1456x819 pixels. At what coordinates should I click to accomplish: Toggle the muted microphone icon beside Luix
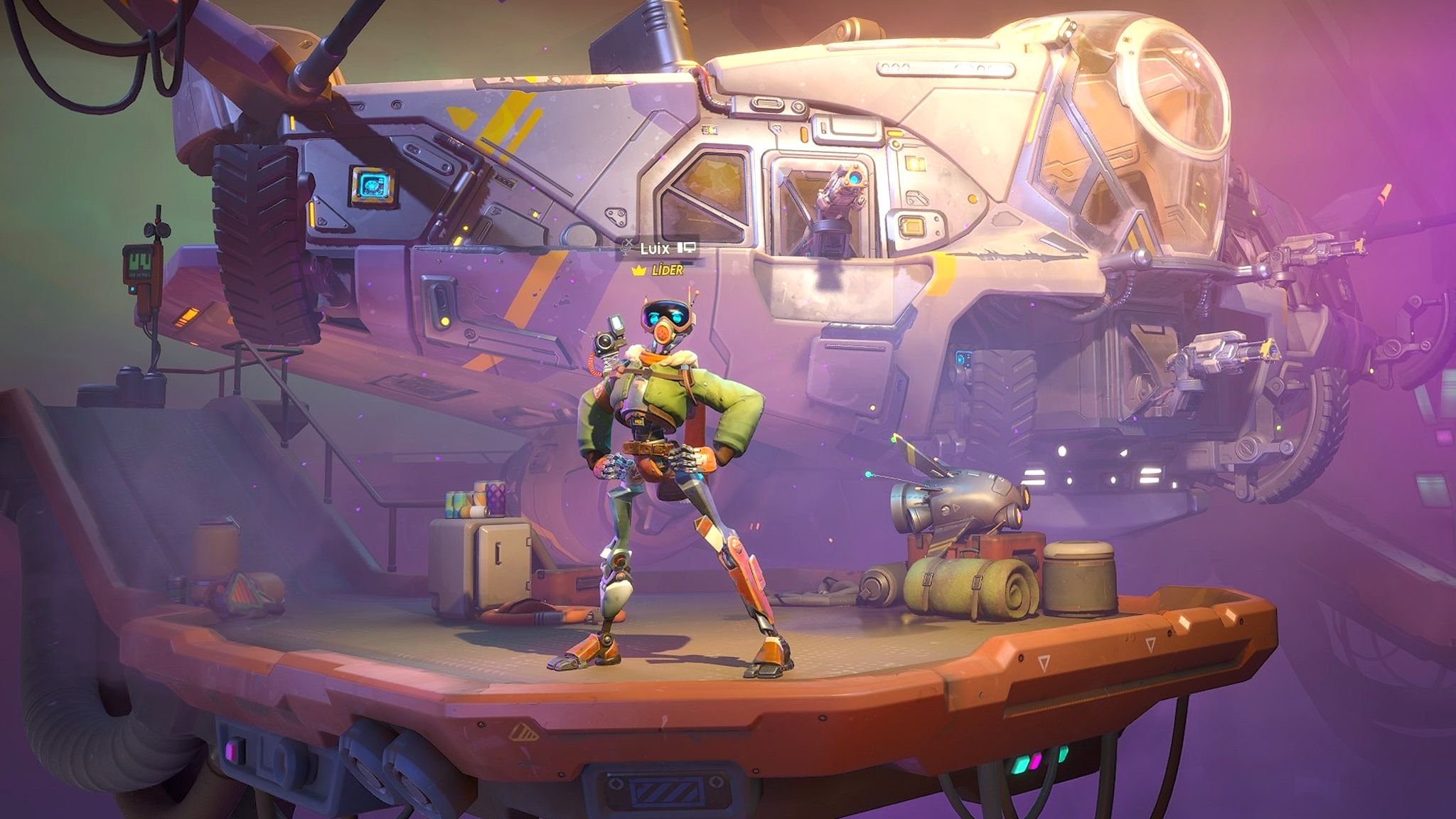click(x=627, y=247)
